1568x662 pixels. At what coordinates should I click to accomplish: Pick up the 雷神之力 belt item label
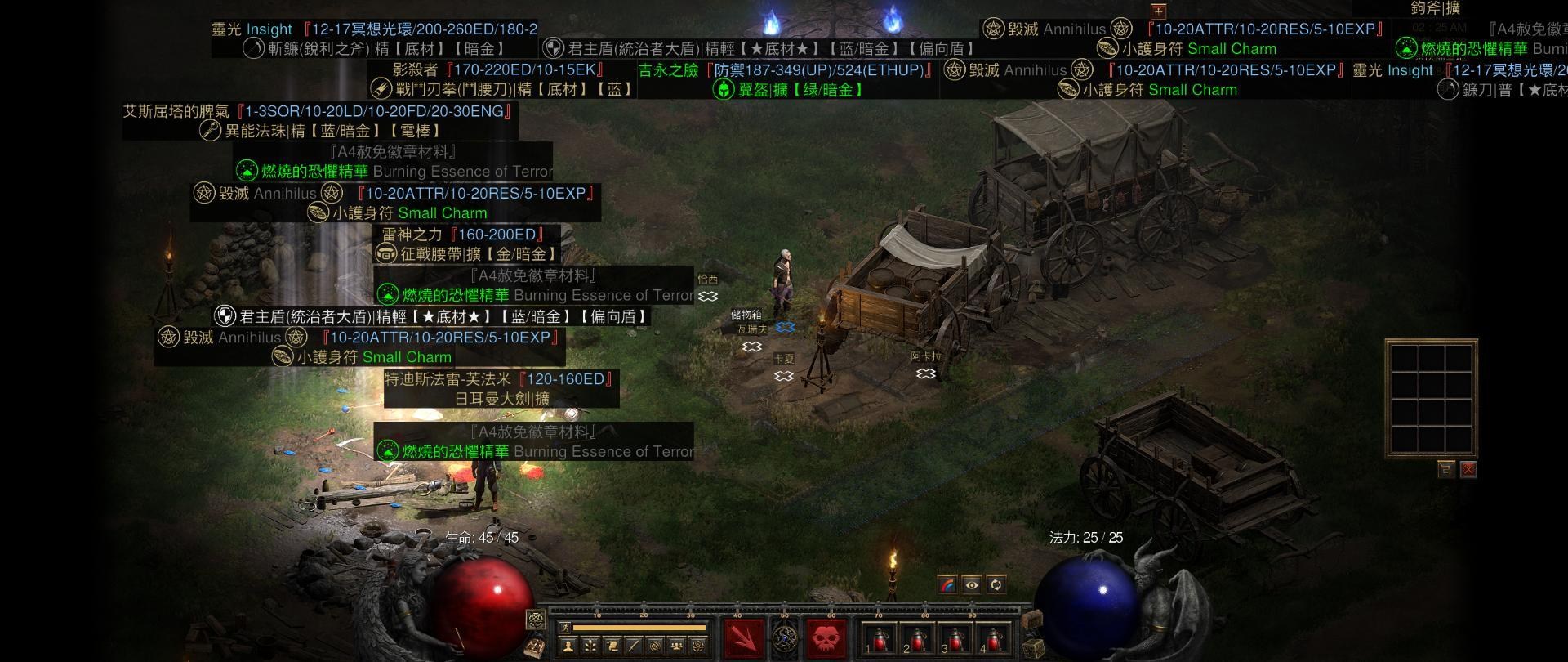point(469,244)
